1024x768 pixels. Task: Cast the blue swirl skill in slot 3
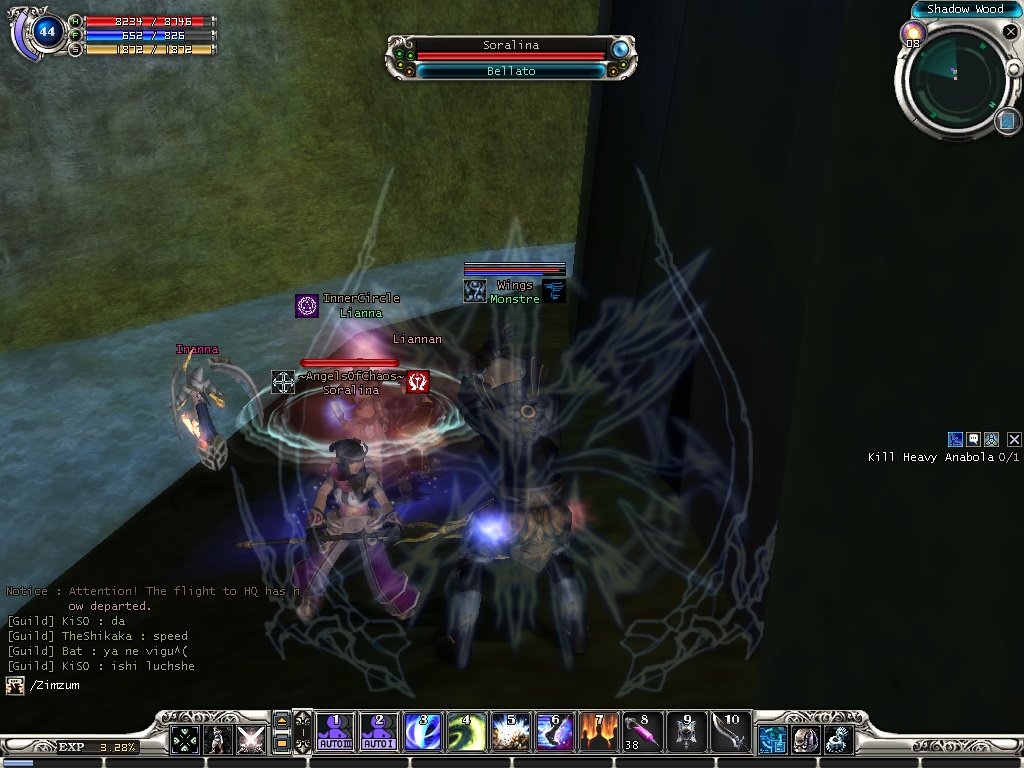pyautogui.click(x=422, y=732)
